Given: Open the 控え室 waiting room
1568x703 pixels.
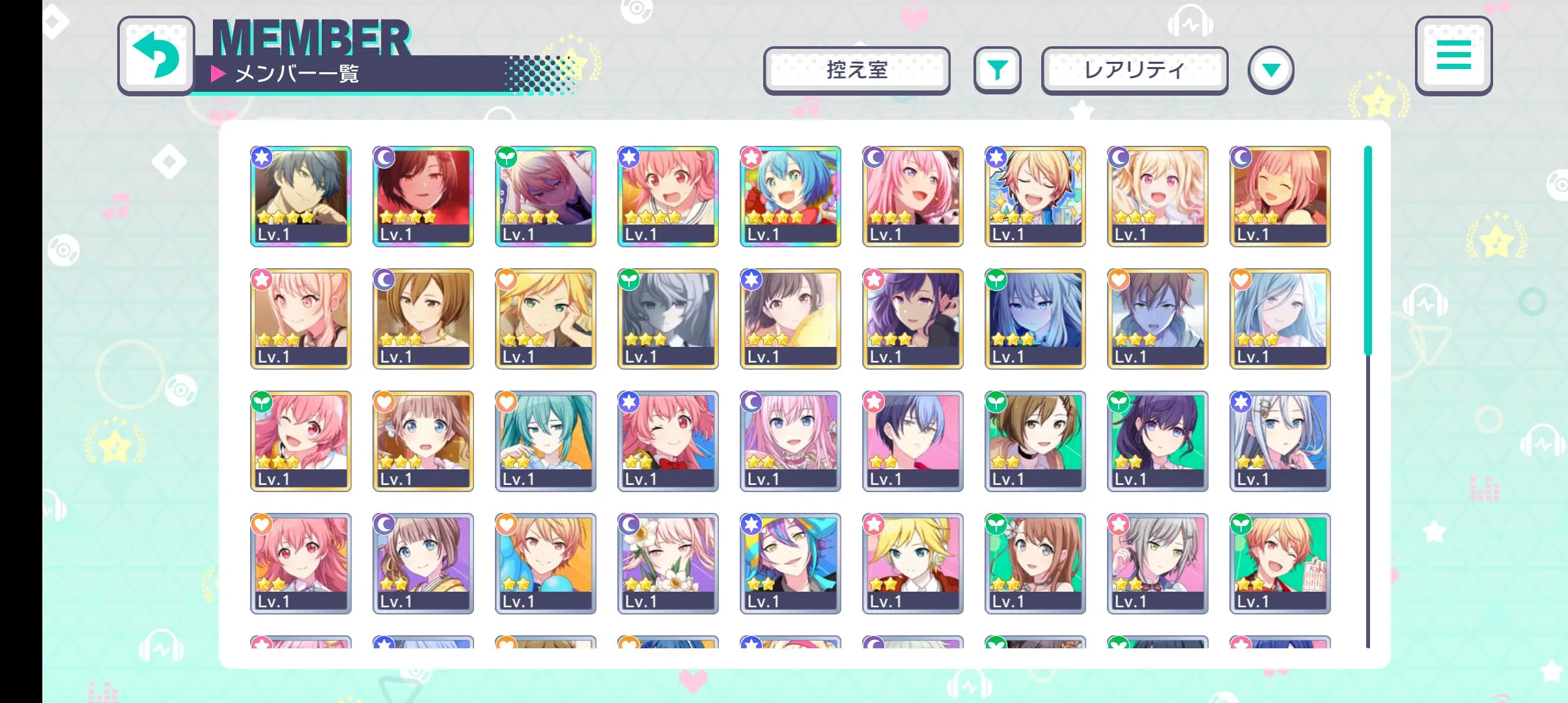Looking at the screenshot, I should point(856,70).
